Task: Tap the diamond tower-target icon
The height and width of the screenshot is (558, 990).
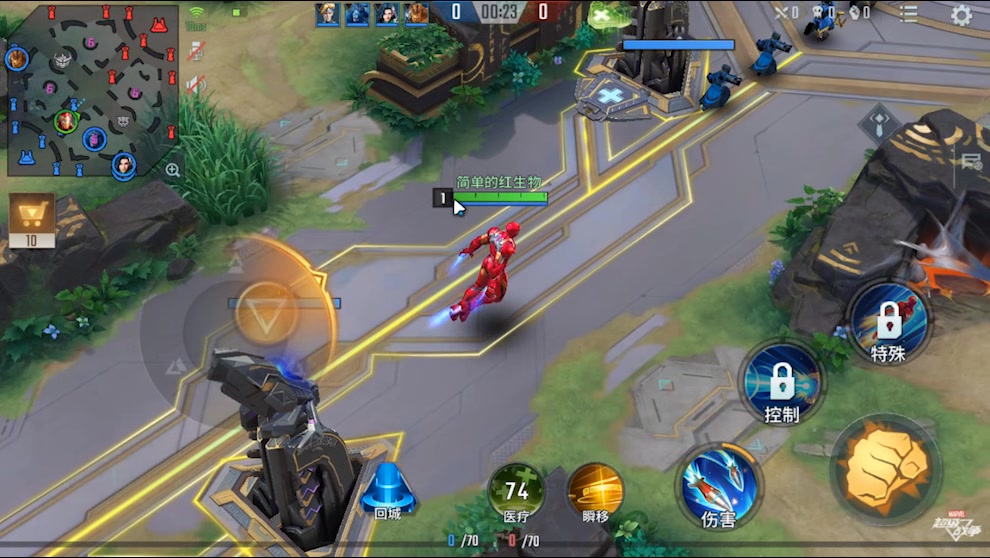Action: tap(879, 125)
